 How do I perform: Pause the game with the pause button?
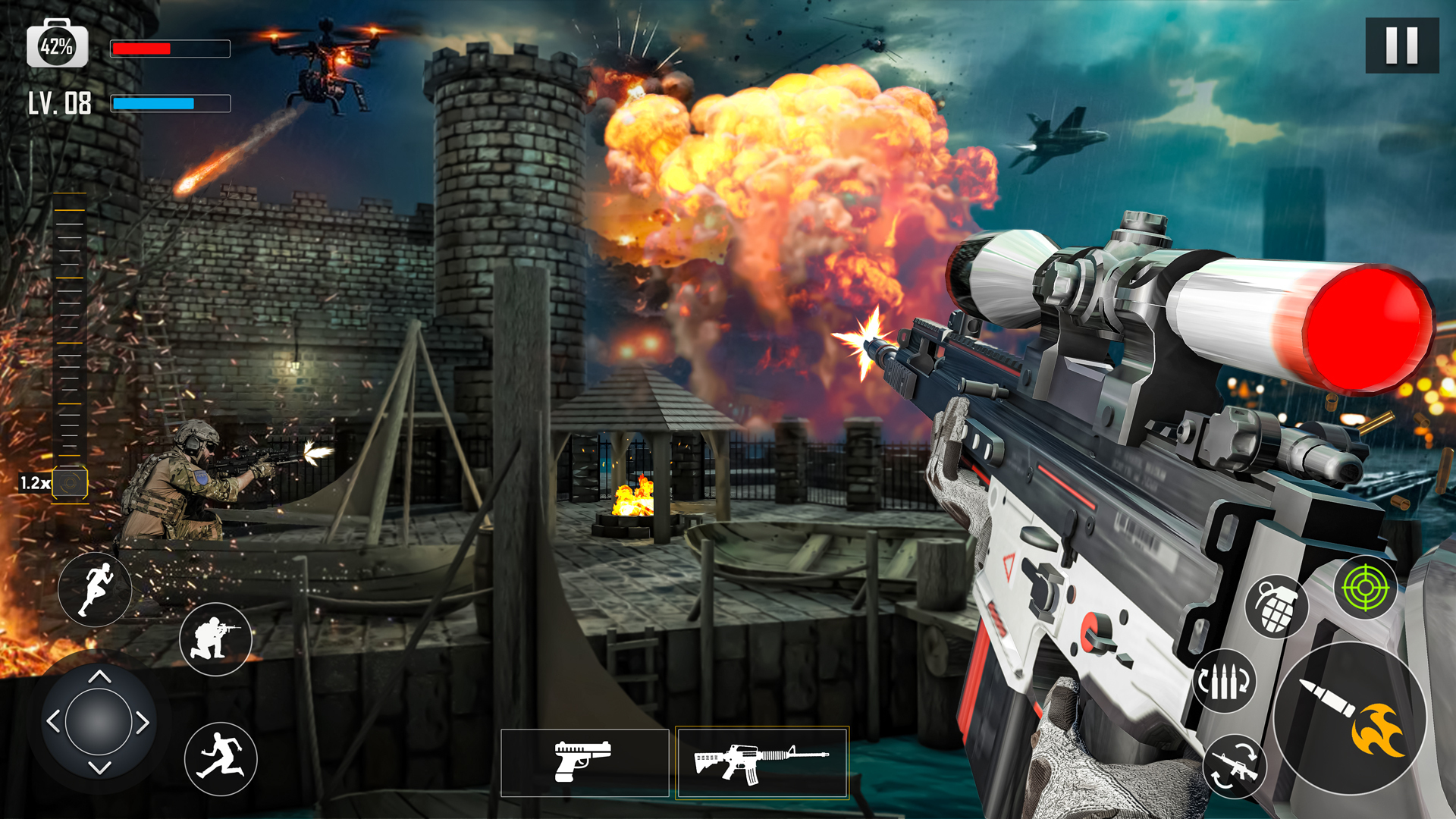point(1404,47)
